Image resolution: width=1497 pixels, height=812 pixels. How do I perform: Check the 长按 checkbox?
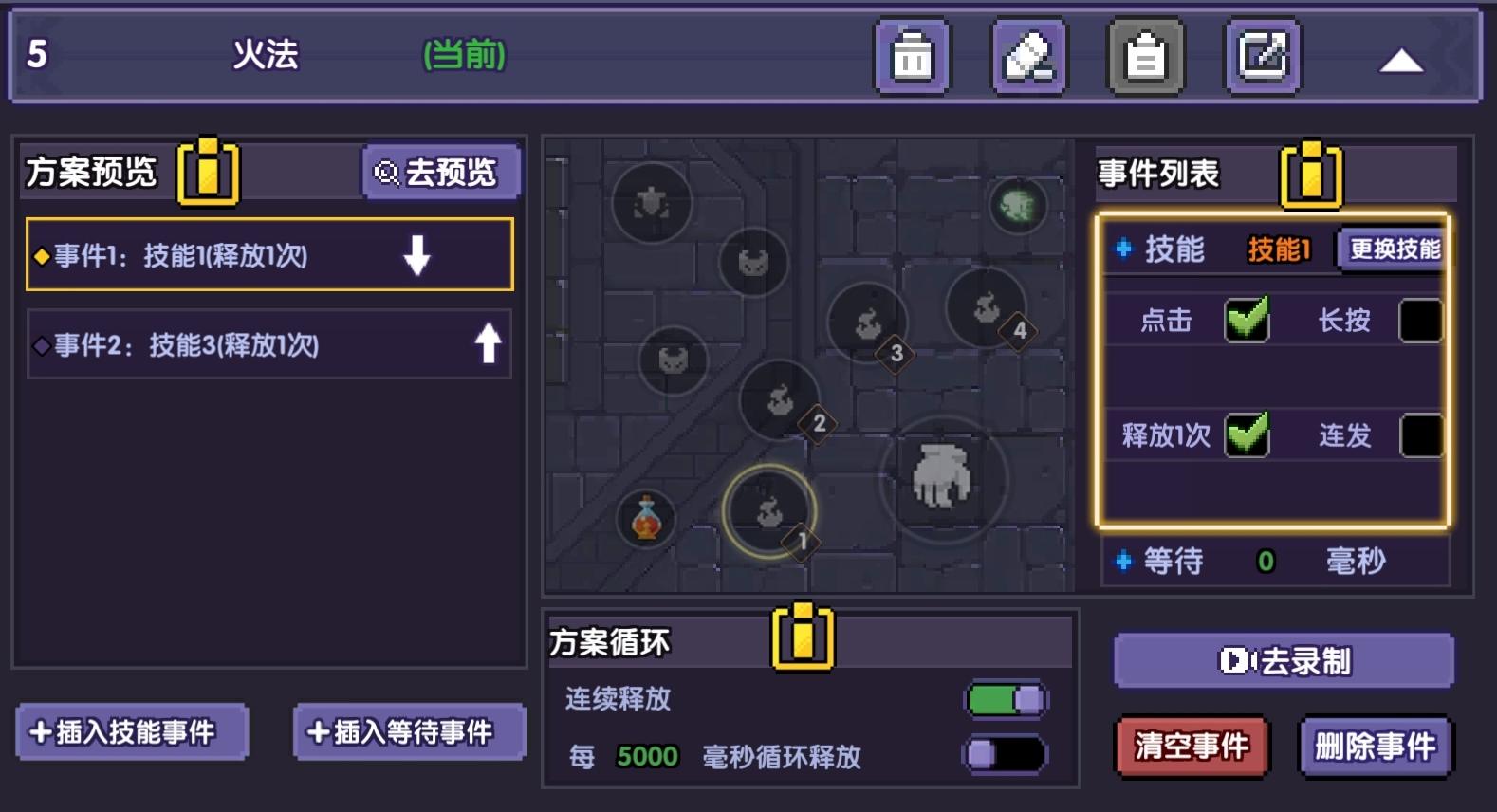pyautogui.click(x=1422, y=321)
